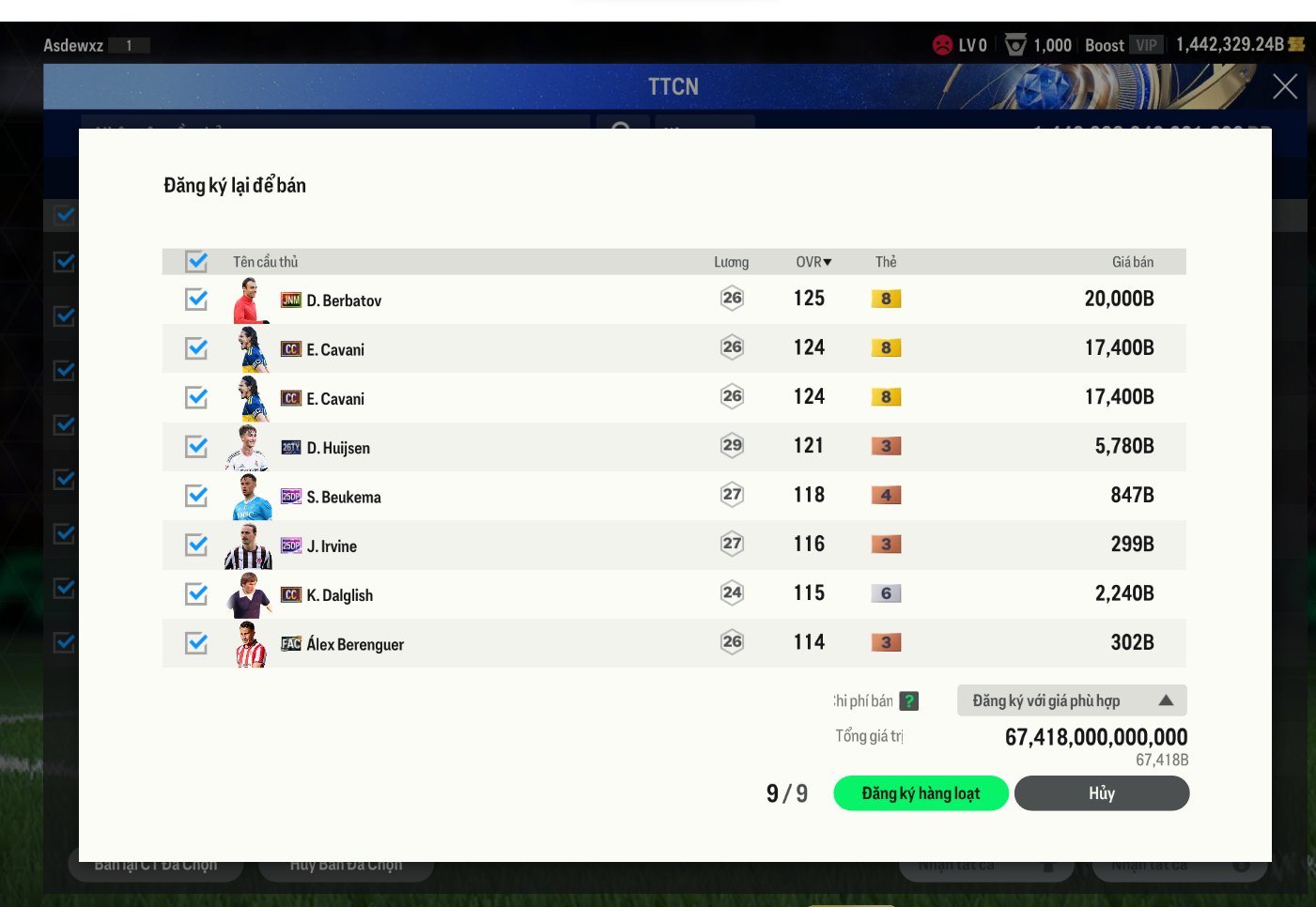Confirm with the green Đăng ký hàng loạt button
Screen dimensions: 1316x907
[921, 793]
